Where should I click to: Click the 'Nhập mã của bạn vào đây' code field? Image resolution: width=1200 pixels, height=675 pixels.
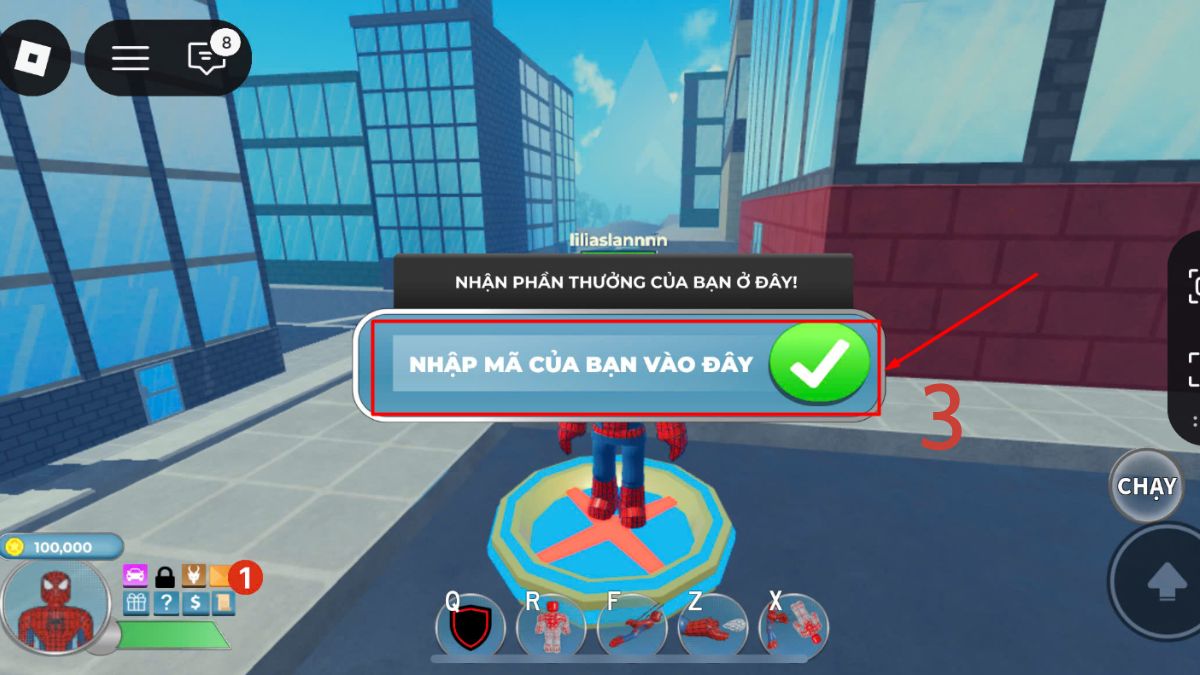(x=580, y=365)
